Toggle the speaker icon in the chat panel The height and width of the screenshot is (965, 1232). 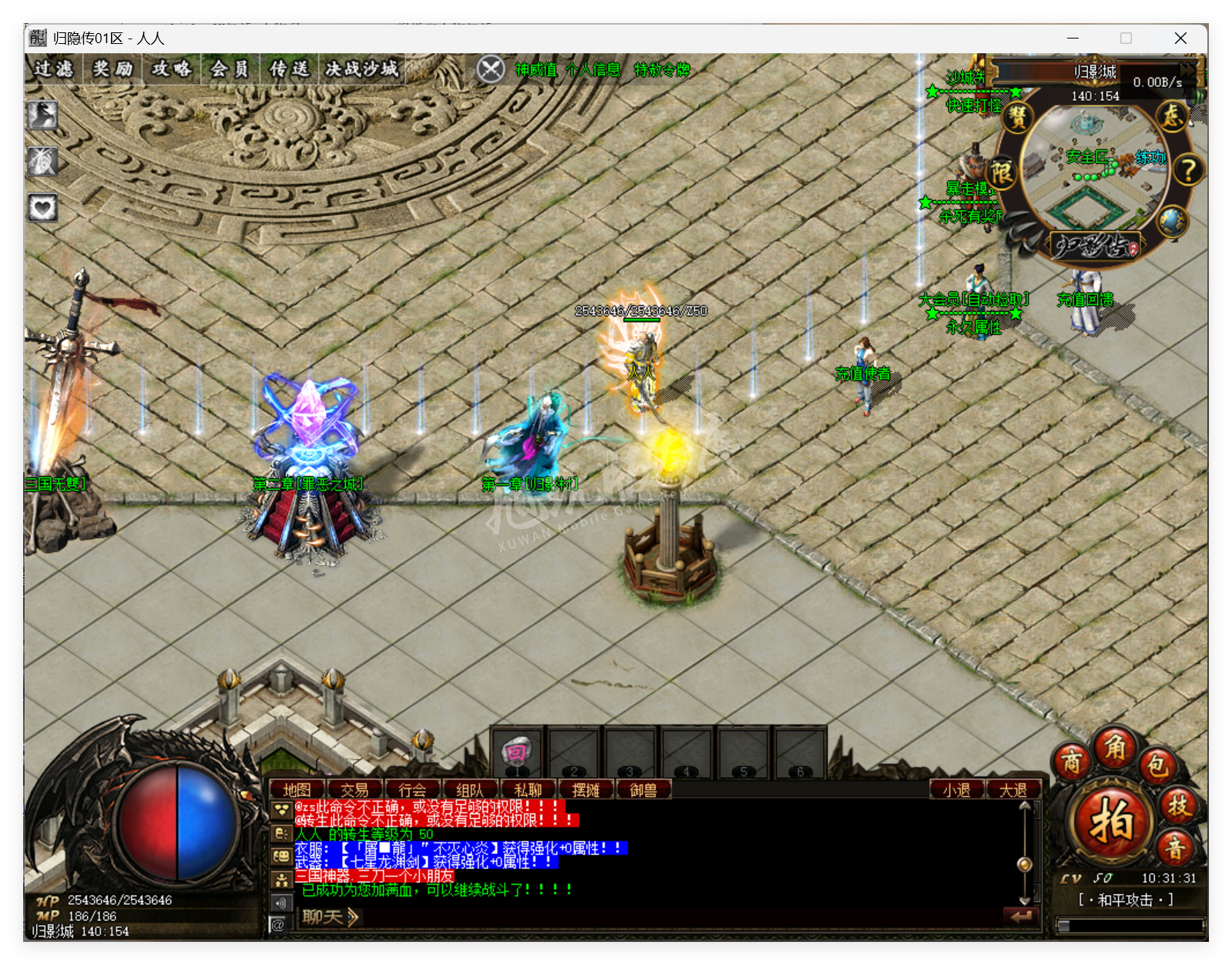pos(280,903)
